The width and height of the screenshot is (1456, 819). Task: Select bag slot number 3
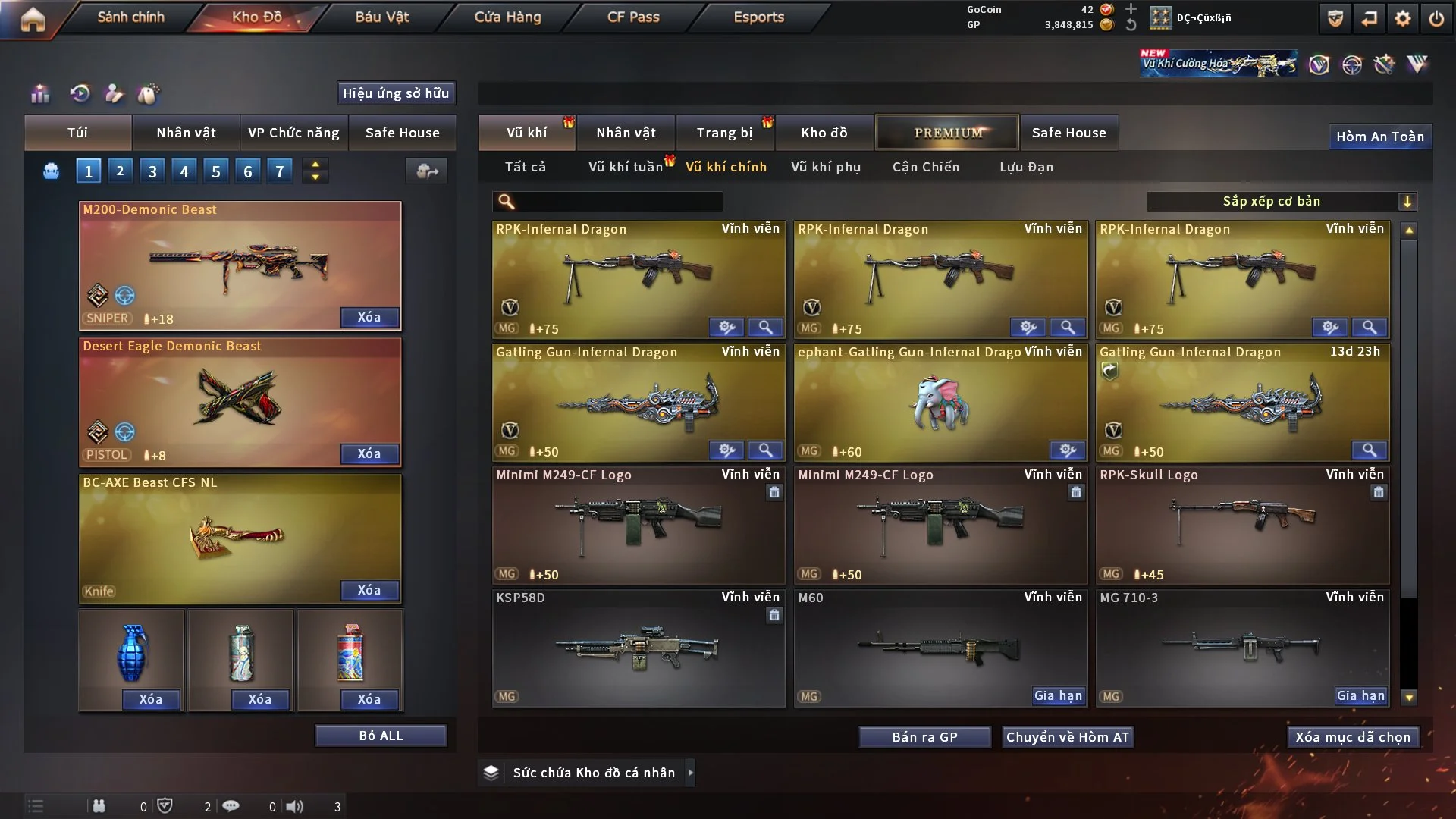(x=152, y=171)
